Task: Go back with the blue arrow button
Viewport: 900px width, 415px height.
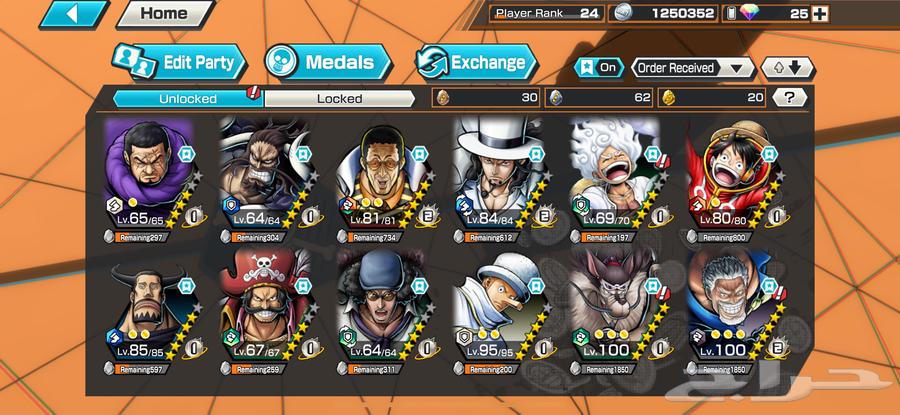Action: (x=74, y=14)
